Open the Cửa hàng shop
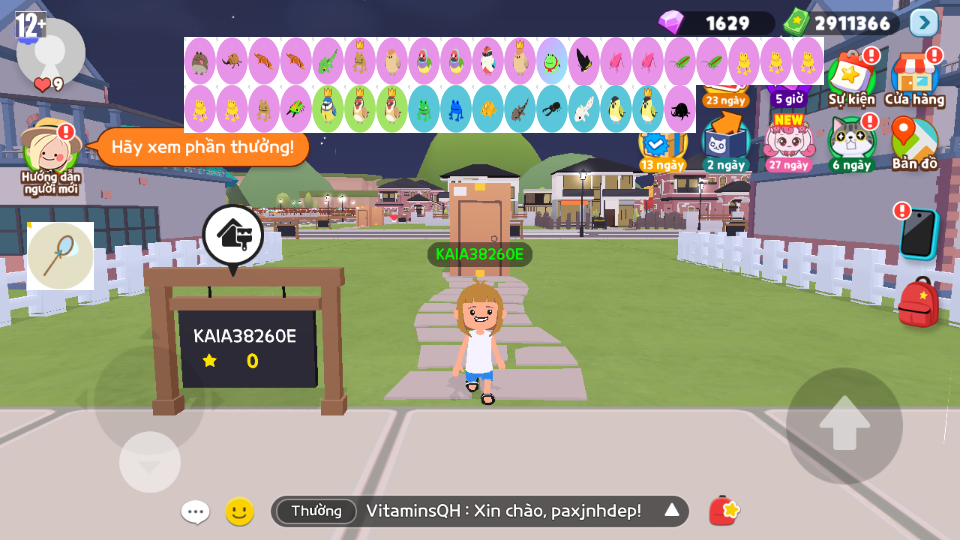This screenshot has height=540, width=960. pos(914,78)
